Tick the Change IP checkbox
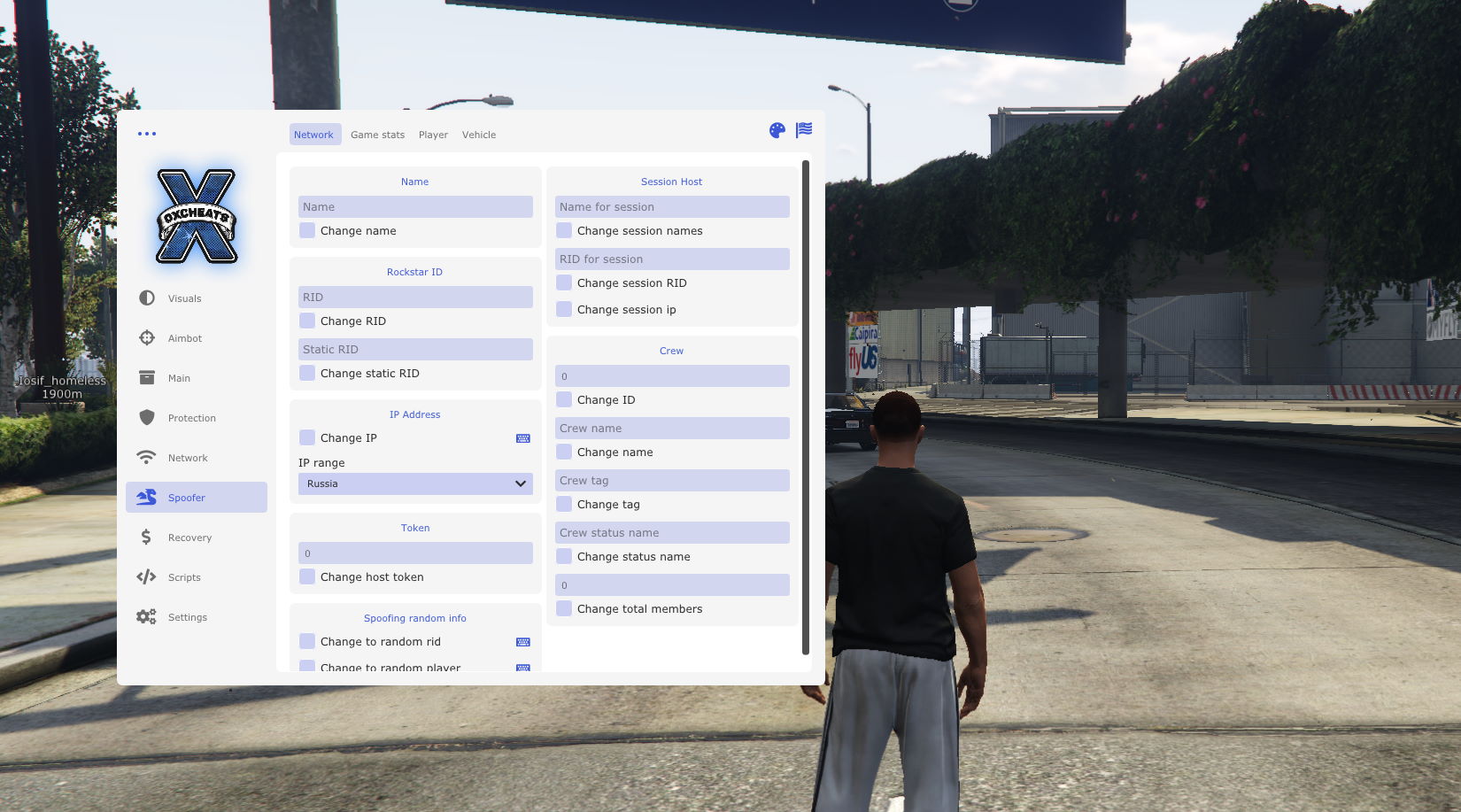1461x812 pixels. click(x=307, y=437)
